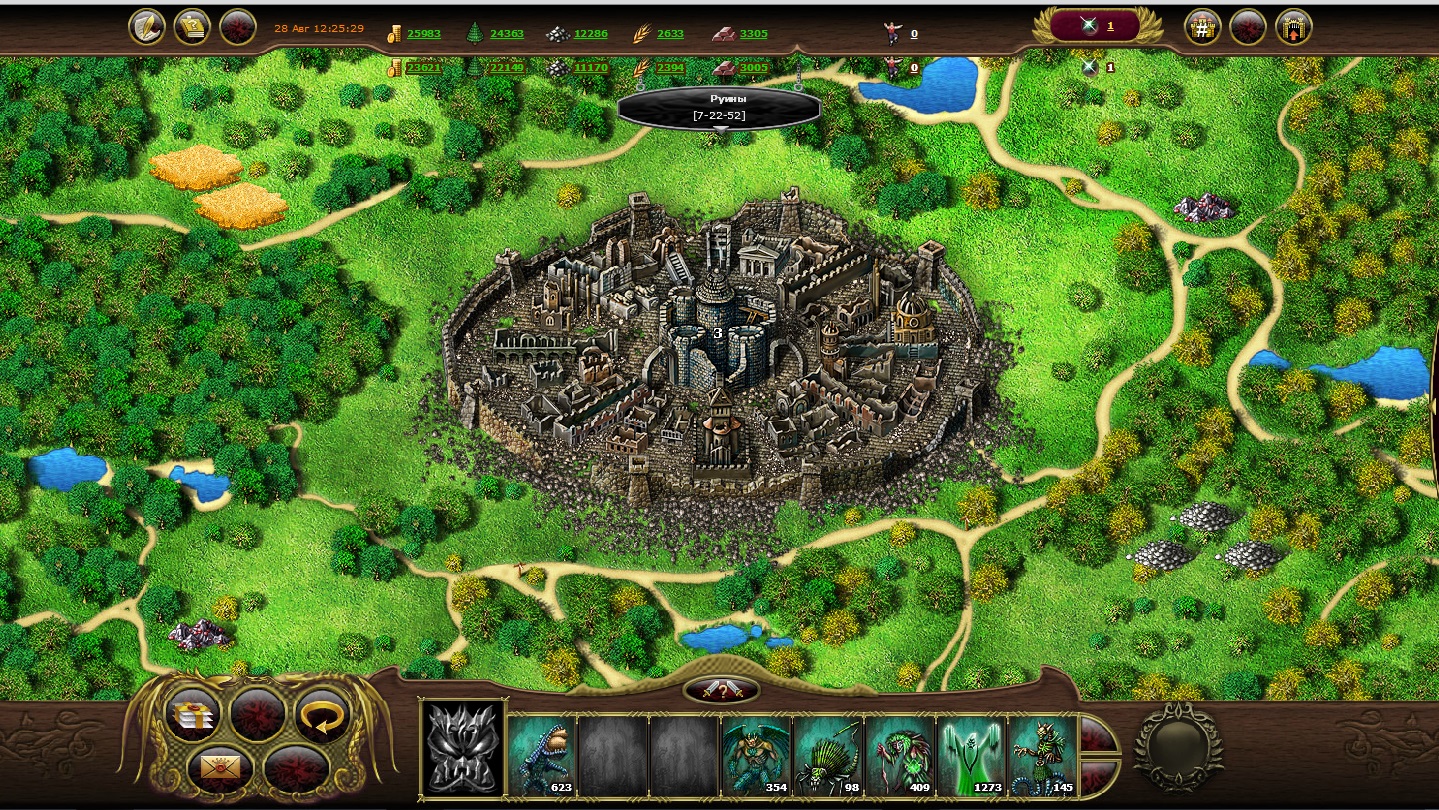Click the gold amount 25983 link

[424, 34]
